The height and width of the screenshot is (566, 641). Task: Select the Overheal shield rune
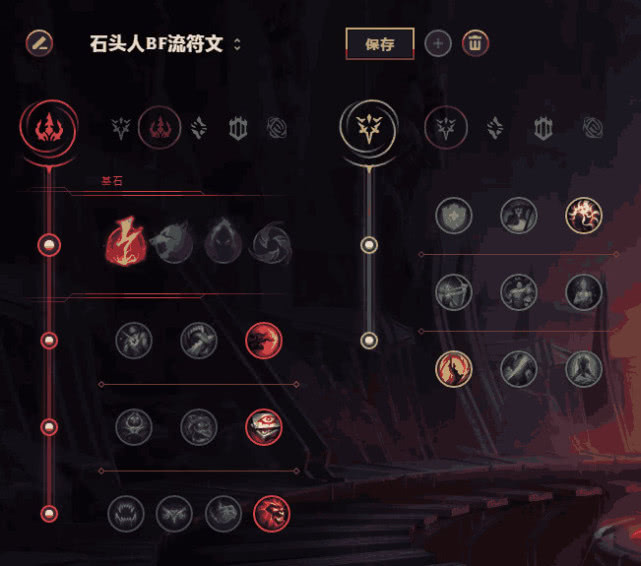click(453, 215)
